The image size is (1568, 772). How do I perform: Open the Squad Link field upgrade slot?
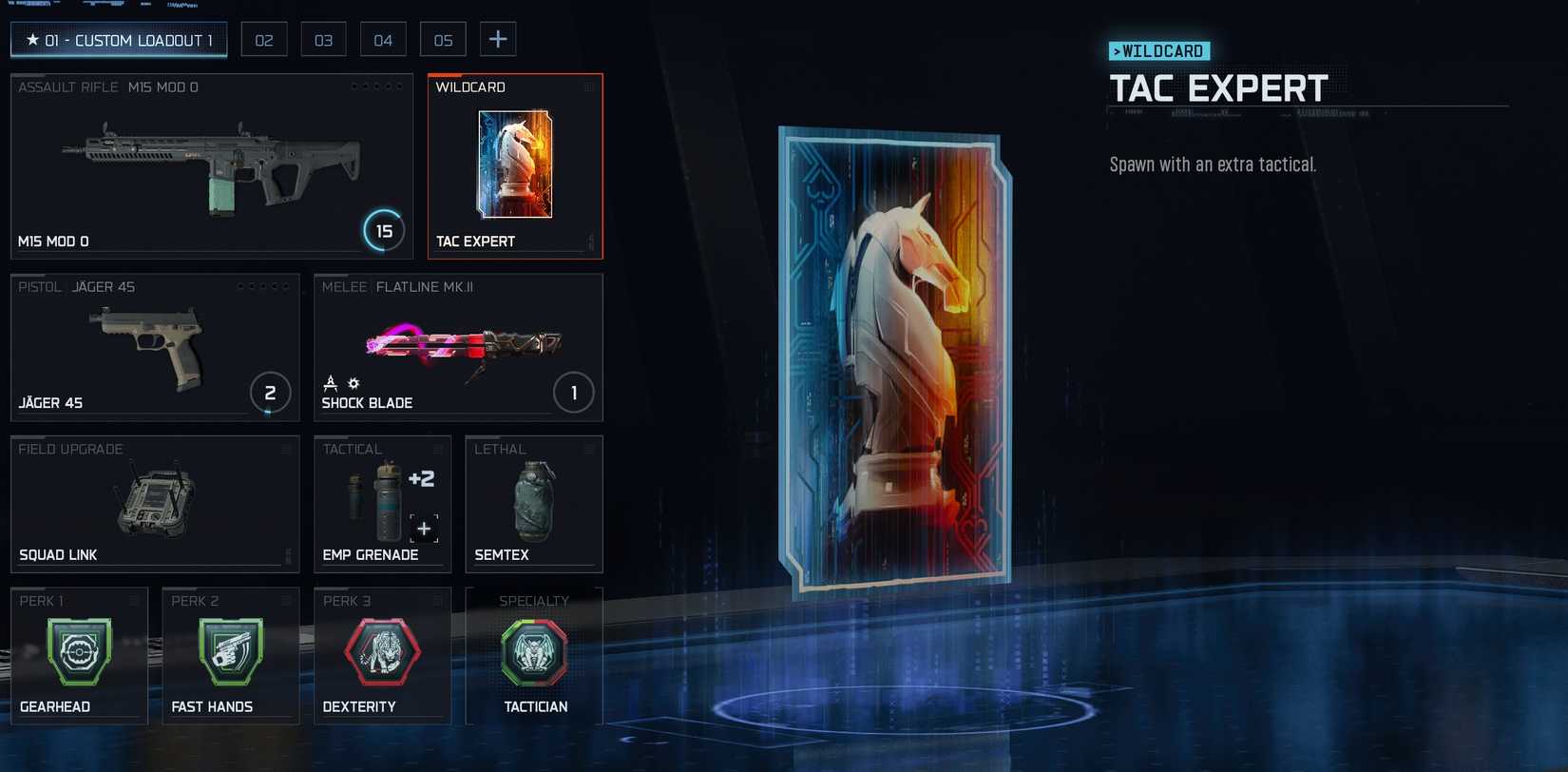pos(155,504)
